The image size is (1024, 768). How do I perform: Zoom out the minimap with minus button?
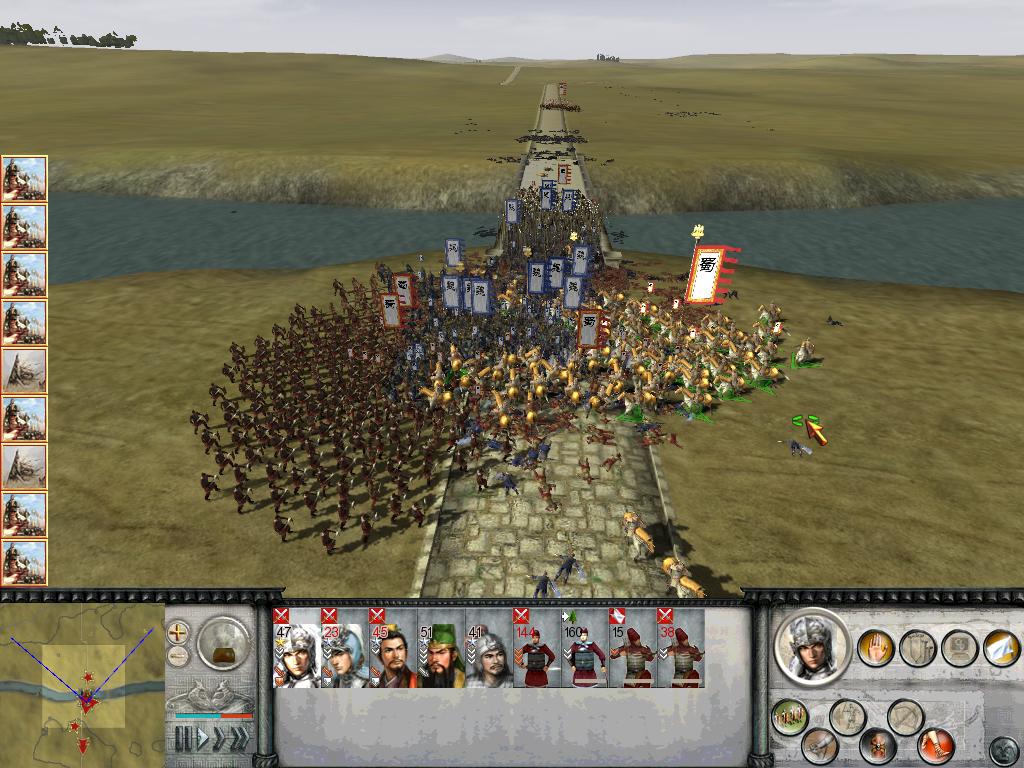(178, 656)
